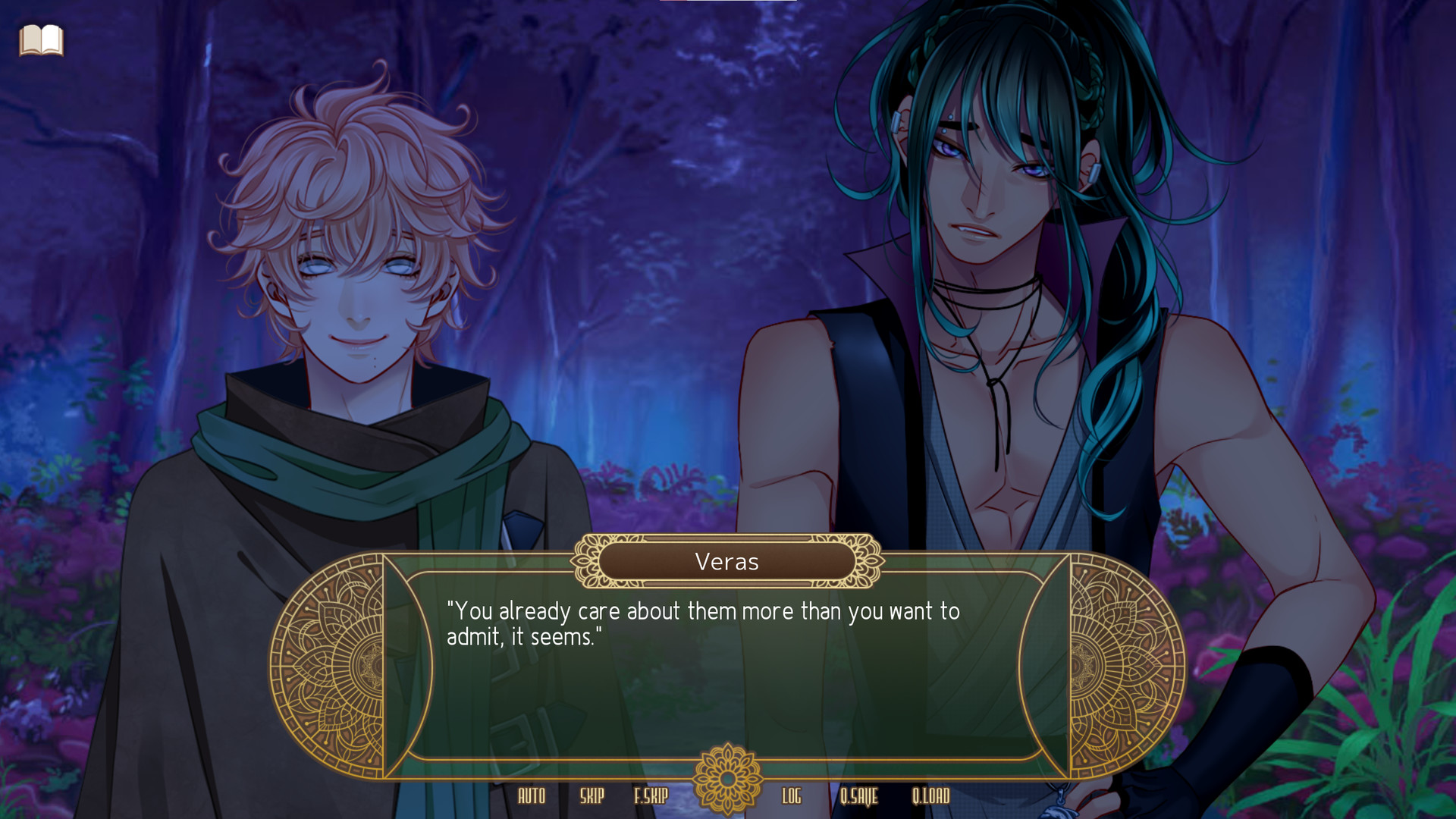Click the Veras nameplate banner
The width and height of the screenshot is (1456, 819).
pyautogui.click(x=726, y=562)
